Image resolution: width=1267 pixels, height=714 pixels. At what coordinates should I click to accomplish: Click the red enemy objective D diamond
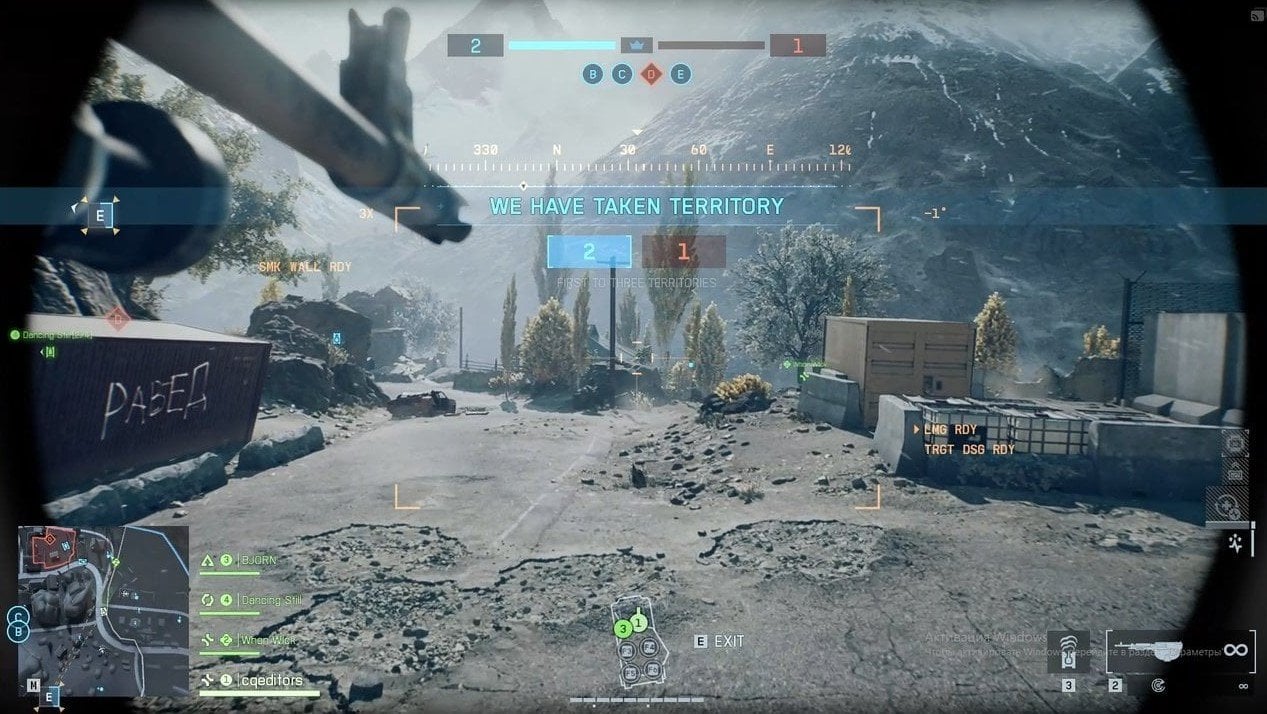(651, 74)
